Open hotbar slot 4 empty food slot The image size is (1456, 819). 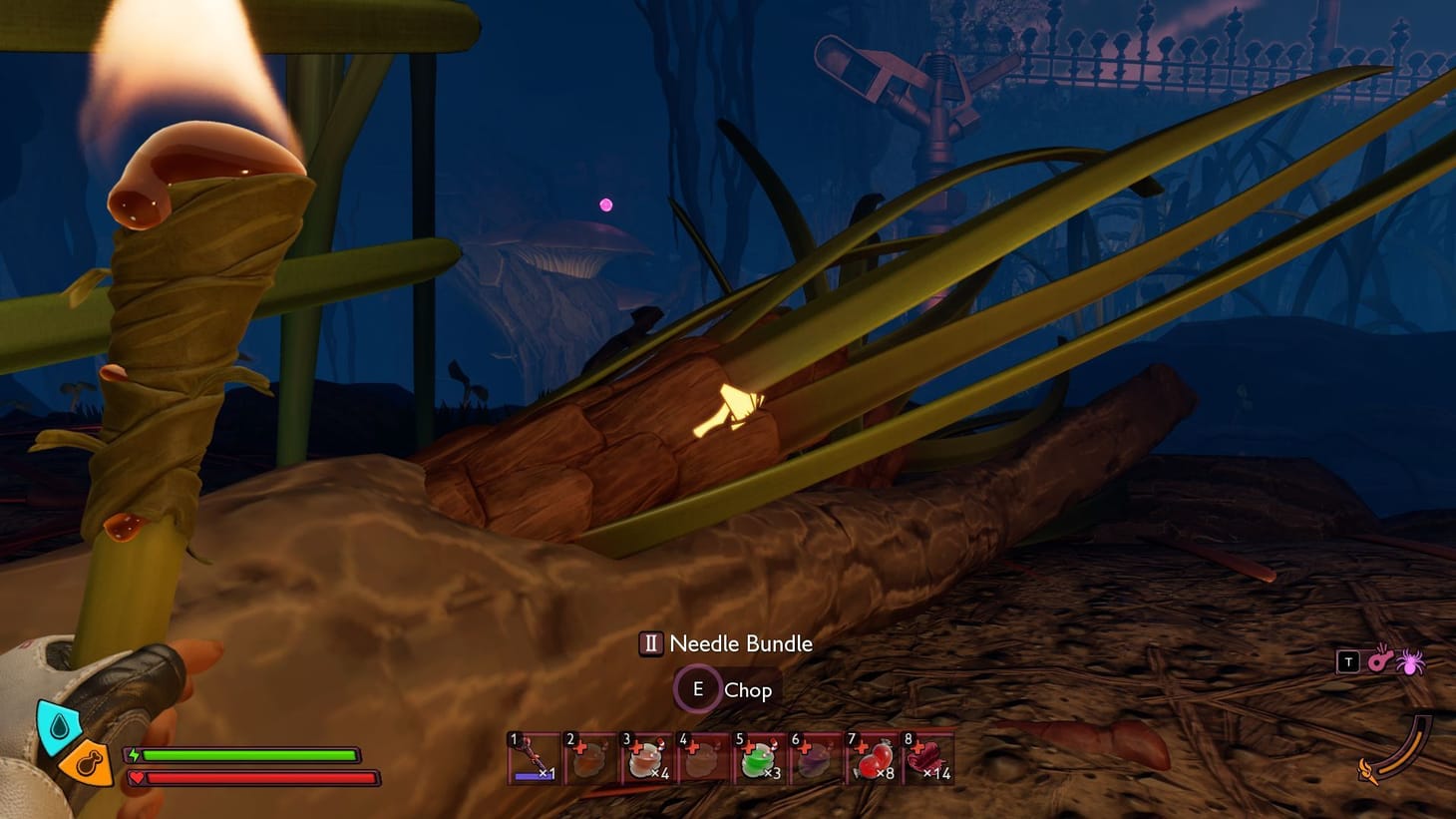[x=702, y=760]
